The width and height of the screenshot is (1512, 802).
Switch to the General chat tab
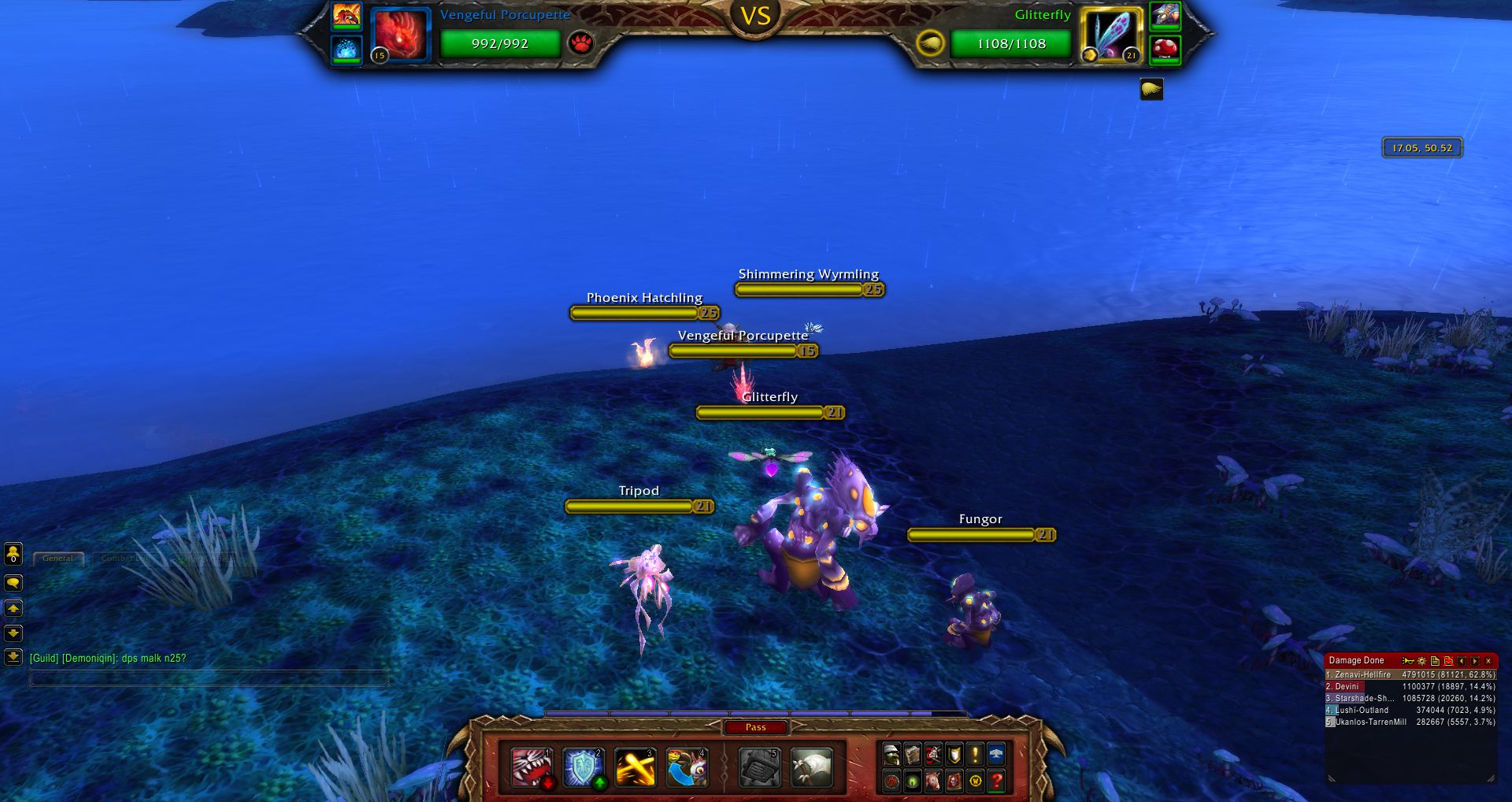(58, 559)
